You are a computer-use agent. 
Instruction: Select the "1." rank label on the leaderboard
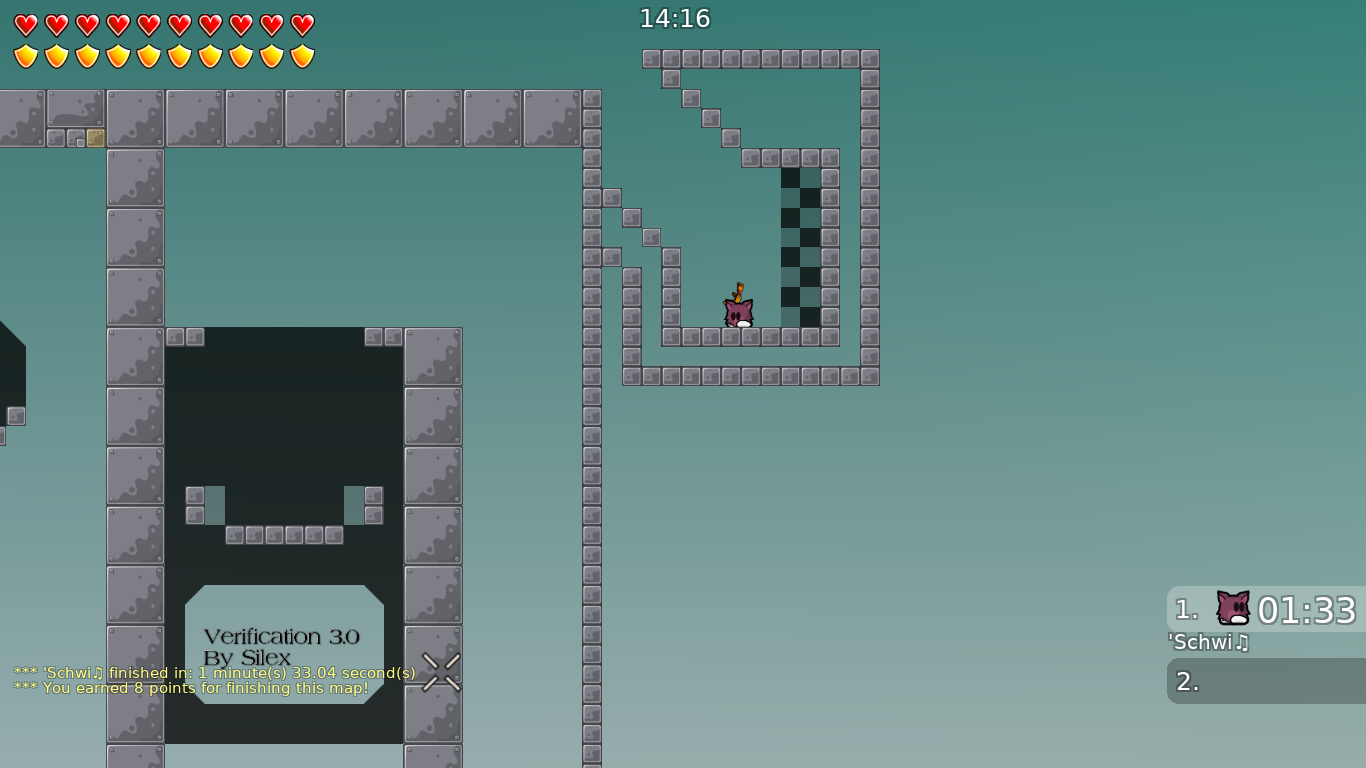point(1184,606)
